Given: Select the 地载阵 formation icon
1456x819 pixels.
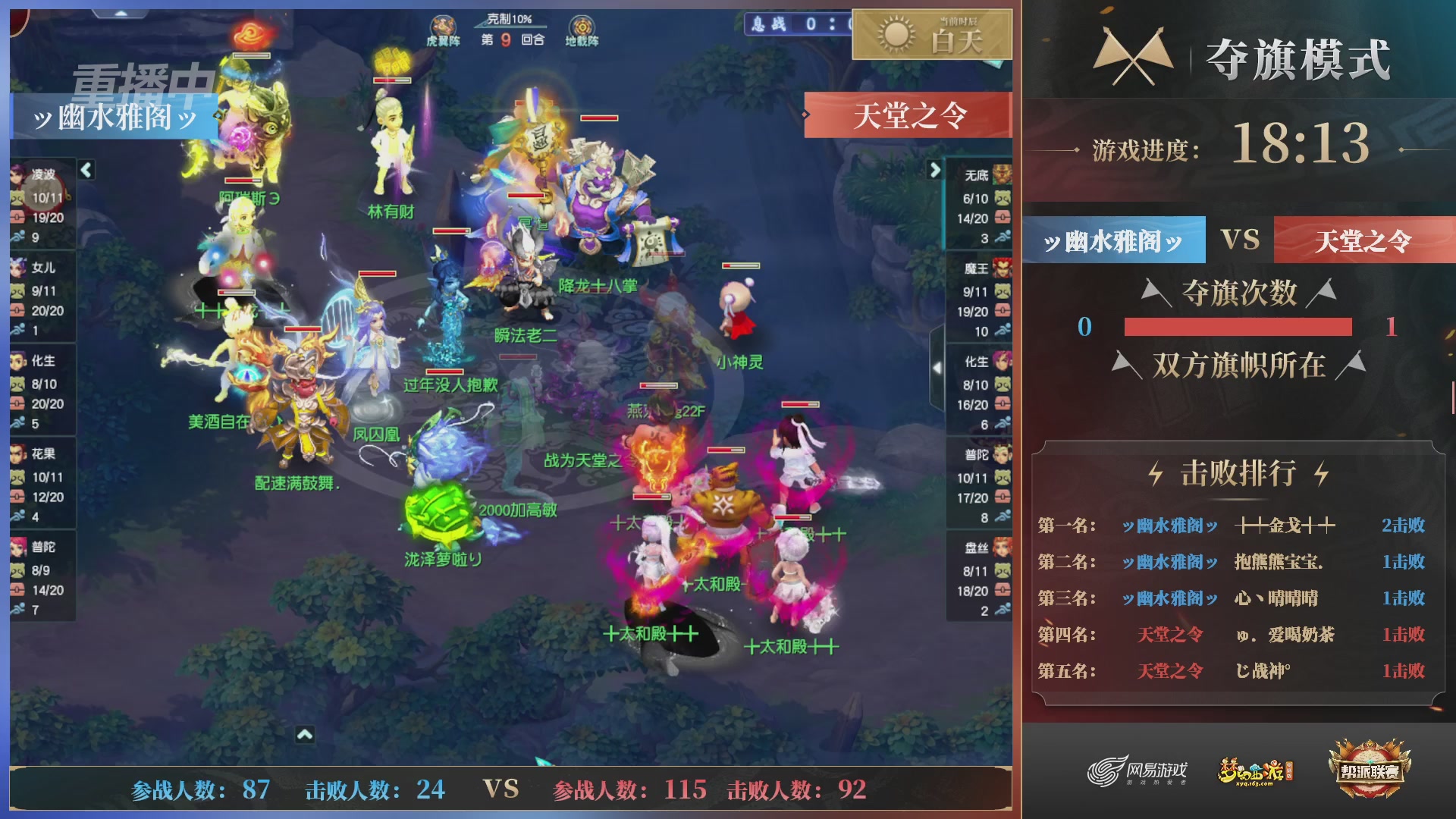Looking at the screenshot, I should coord(581,27).
